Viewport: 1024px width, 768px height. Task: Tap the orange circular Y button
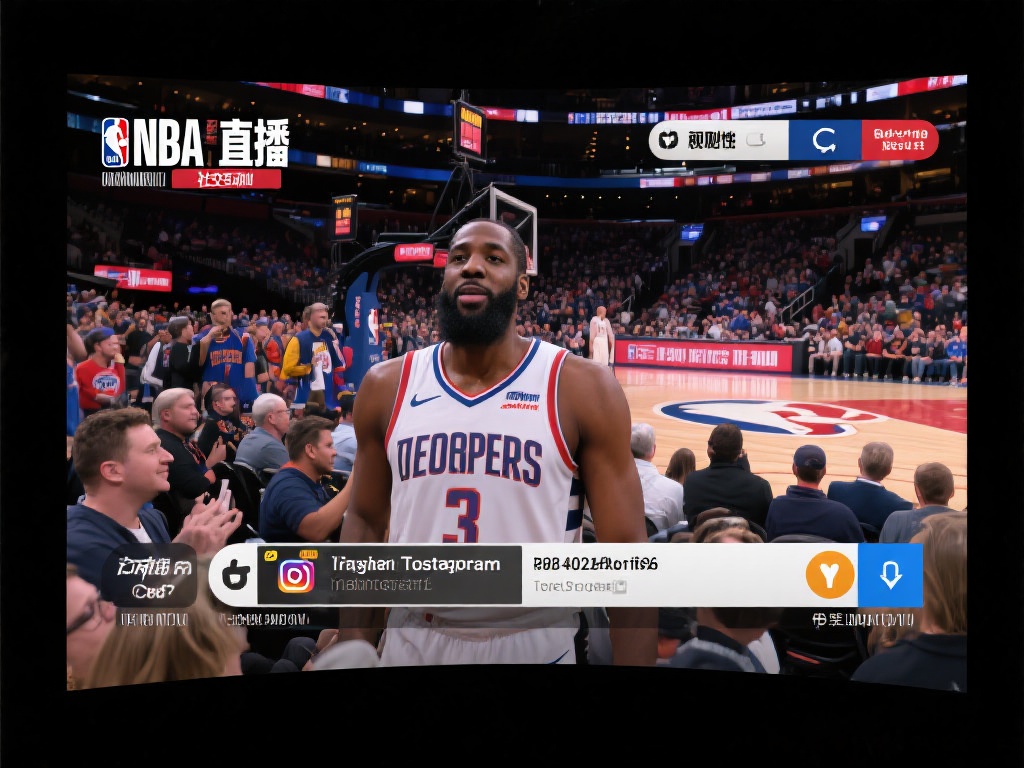point(830,575)
